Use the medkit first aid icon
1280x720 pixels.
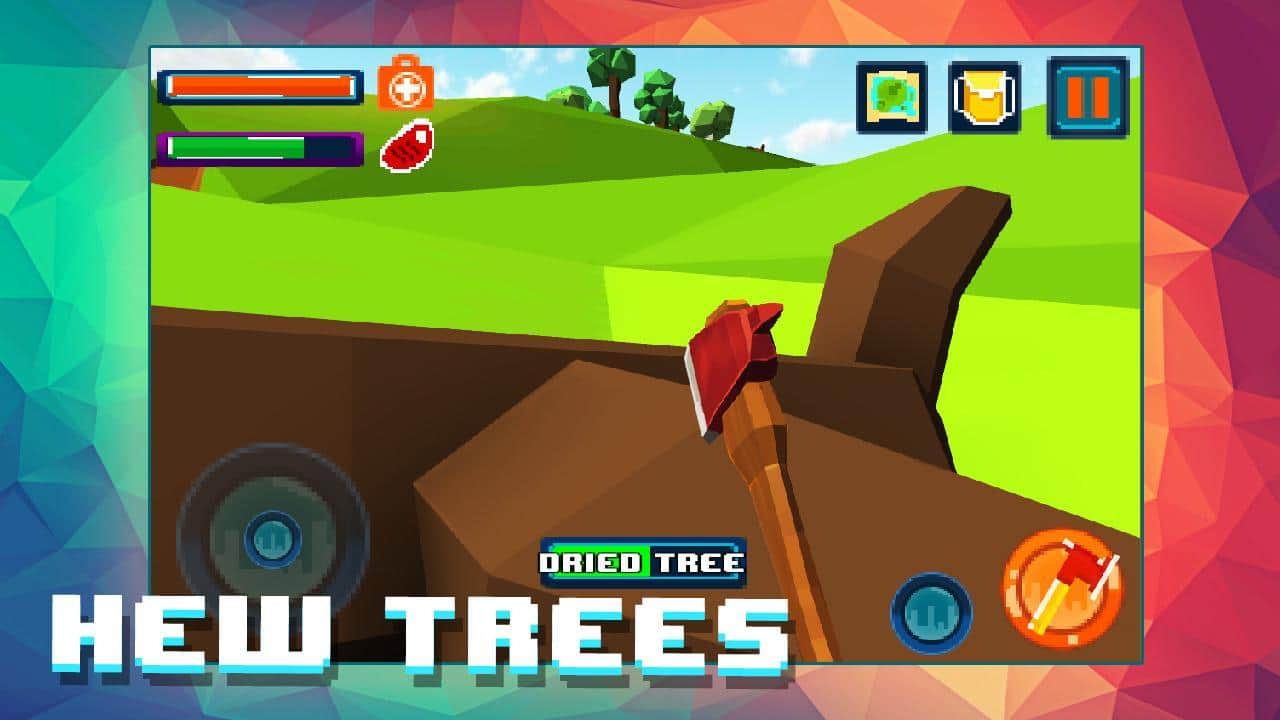(404, 87)
